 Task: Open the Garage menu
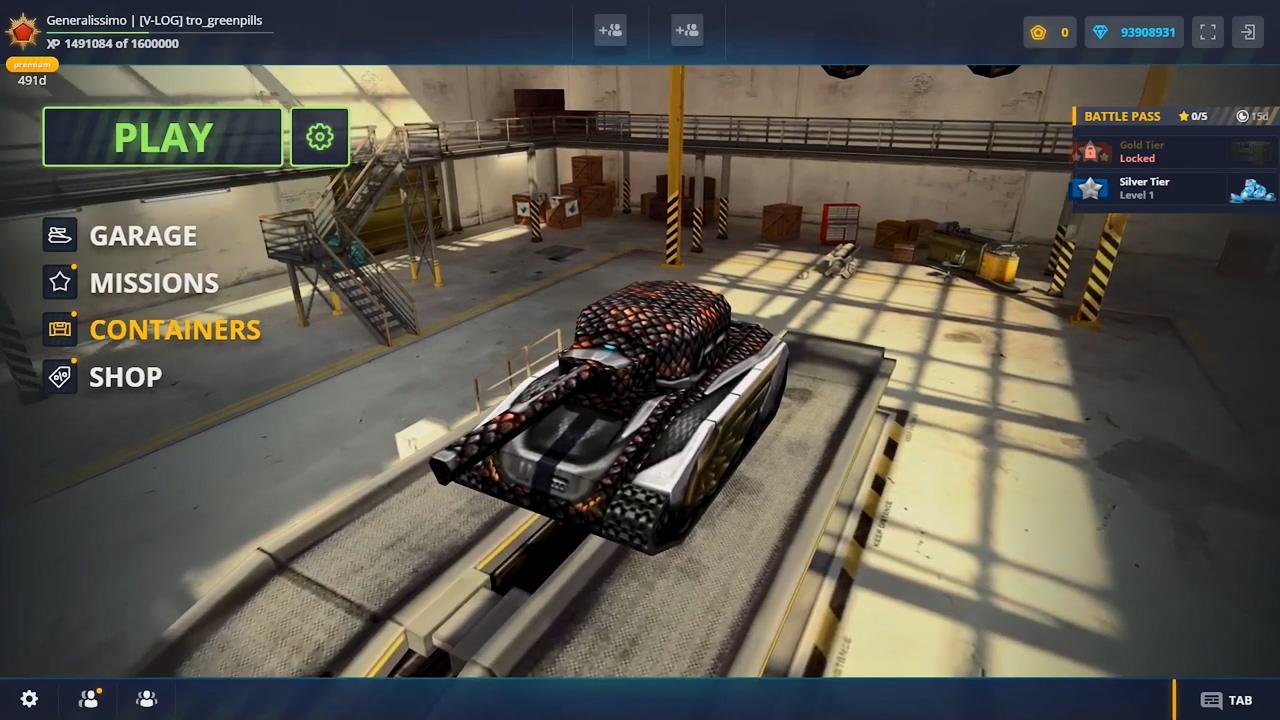pos(142,235)
